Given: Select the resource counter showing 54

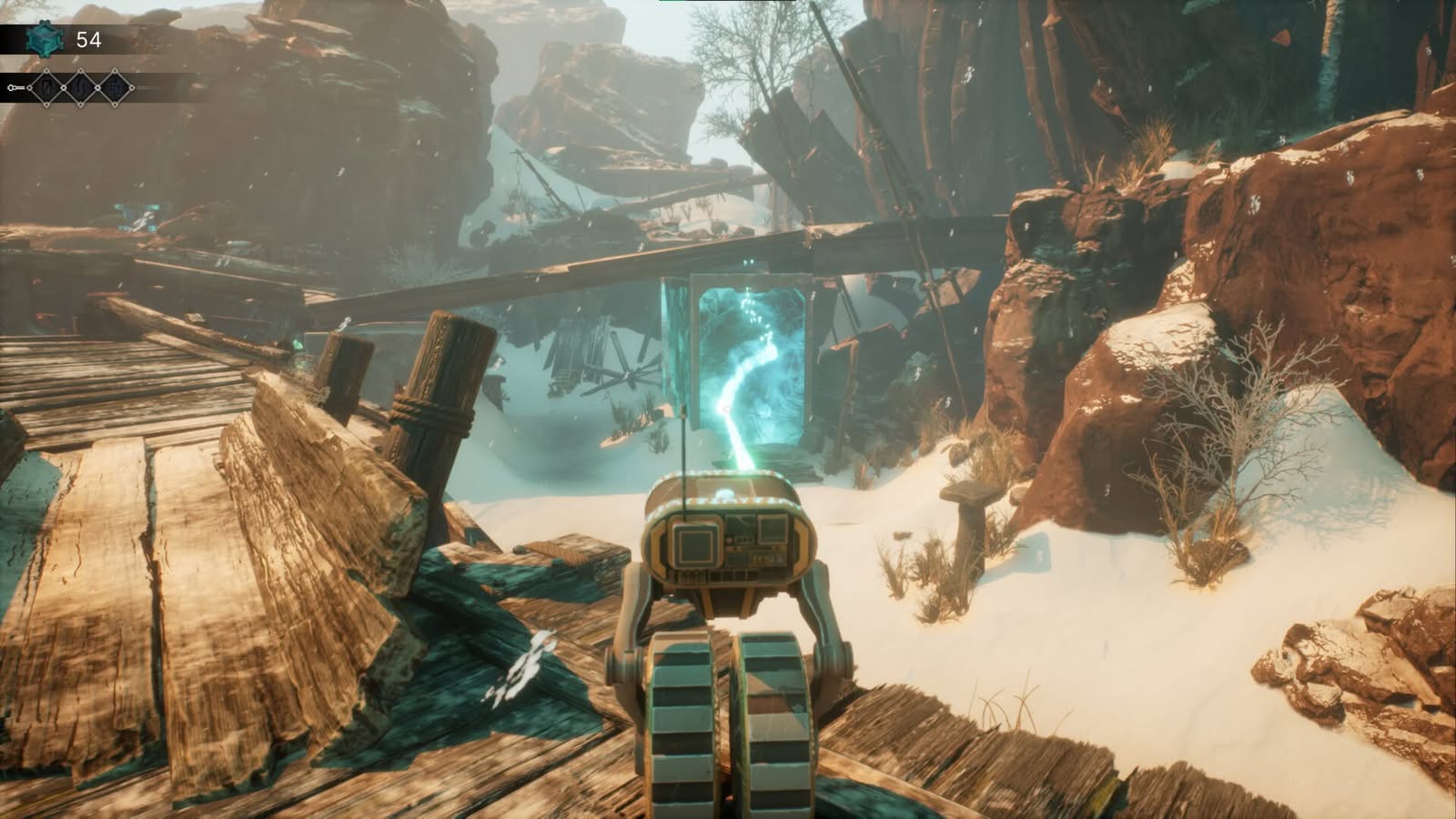Looking at the screenshot, I should pos(88,39).
